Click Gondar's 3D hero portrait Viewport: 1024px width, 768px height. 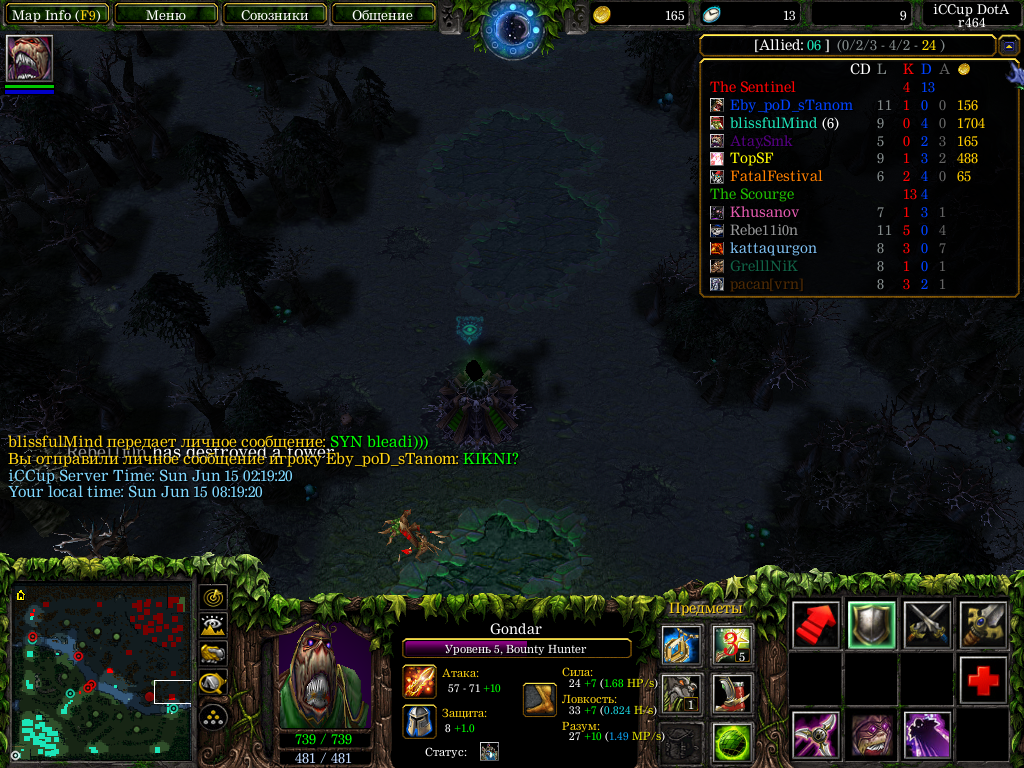point(324,678)
